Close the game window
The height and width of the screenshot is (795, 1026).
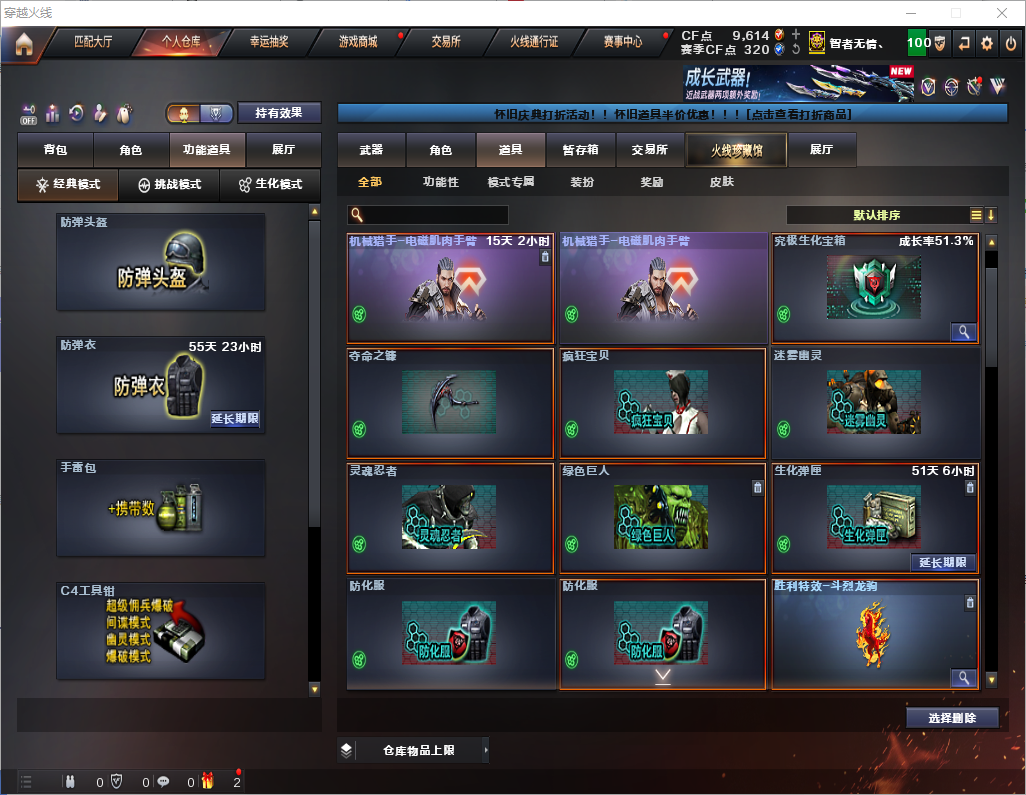(1001, 13)
